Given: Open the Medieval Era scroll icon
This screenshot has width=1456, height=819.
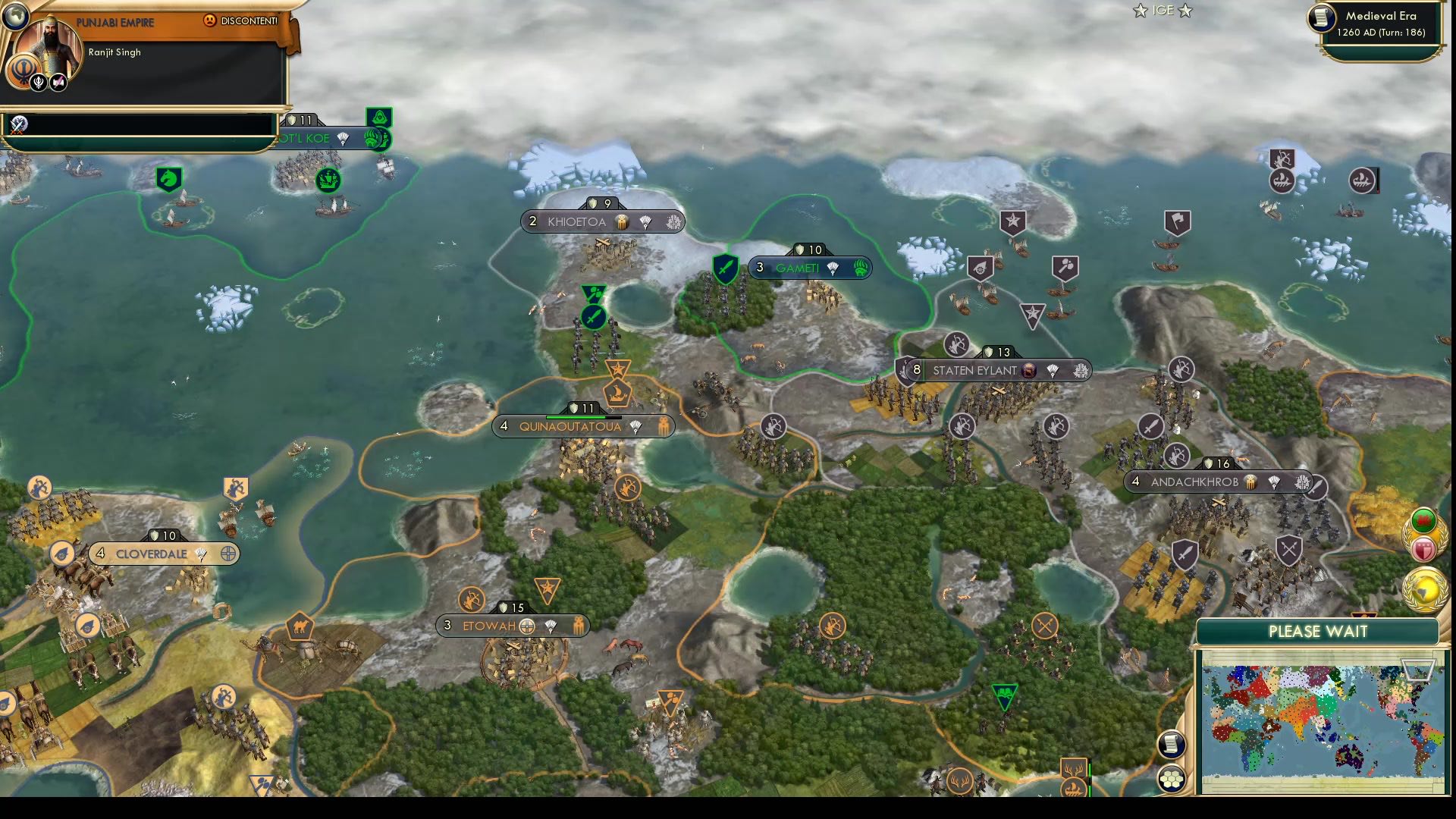Looking at the screenshot, I should pyautogui.click(x=1322, y=18).
